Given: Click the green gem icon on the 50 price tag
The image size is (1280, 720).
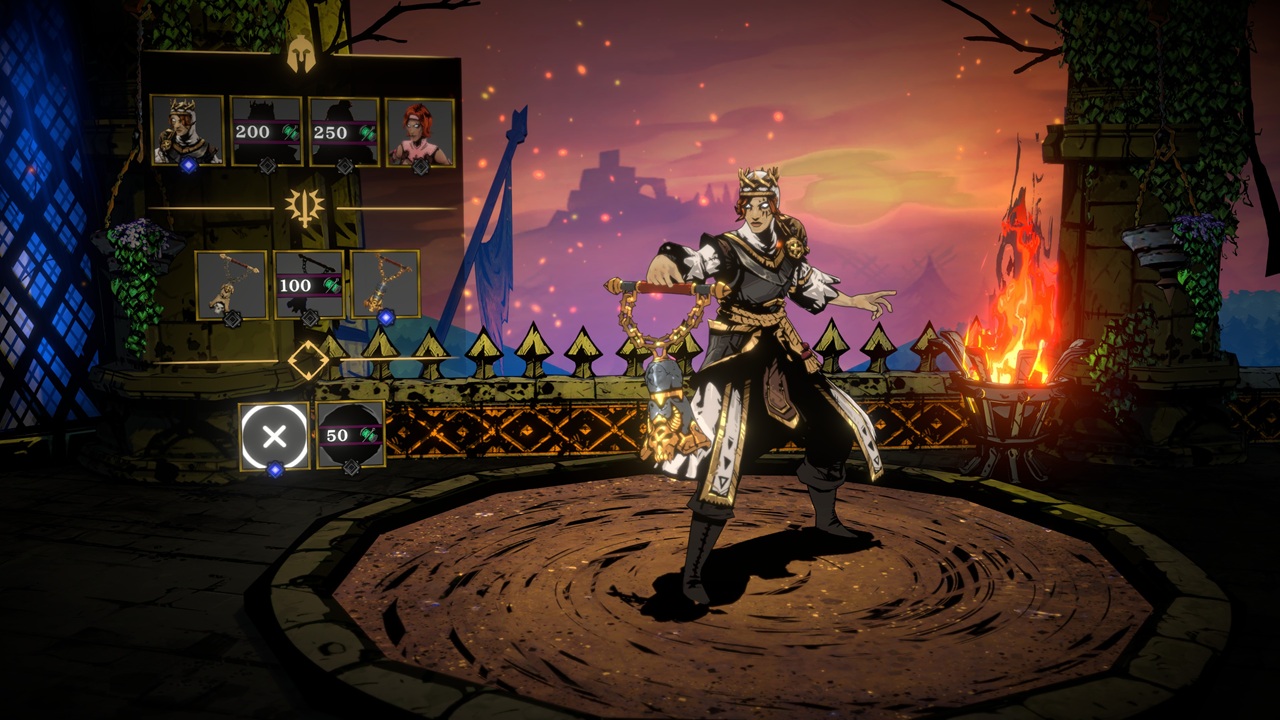Looking at the screenshot, I should tap(367, 433).
